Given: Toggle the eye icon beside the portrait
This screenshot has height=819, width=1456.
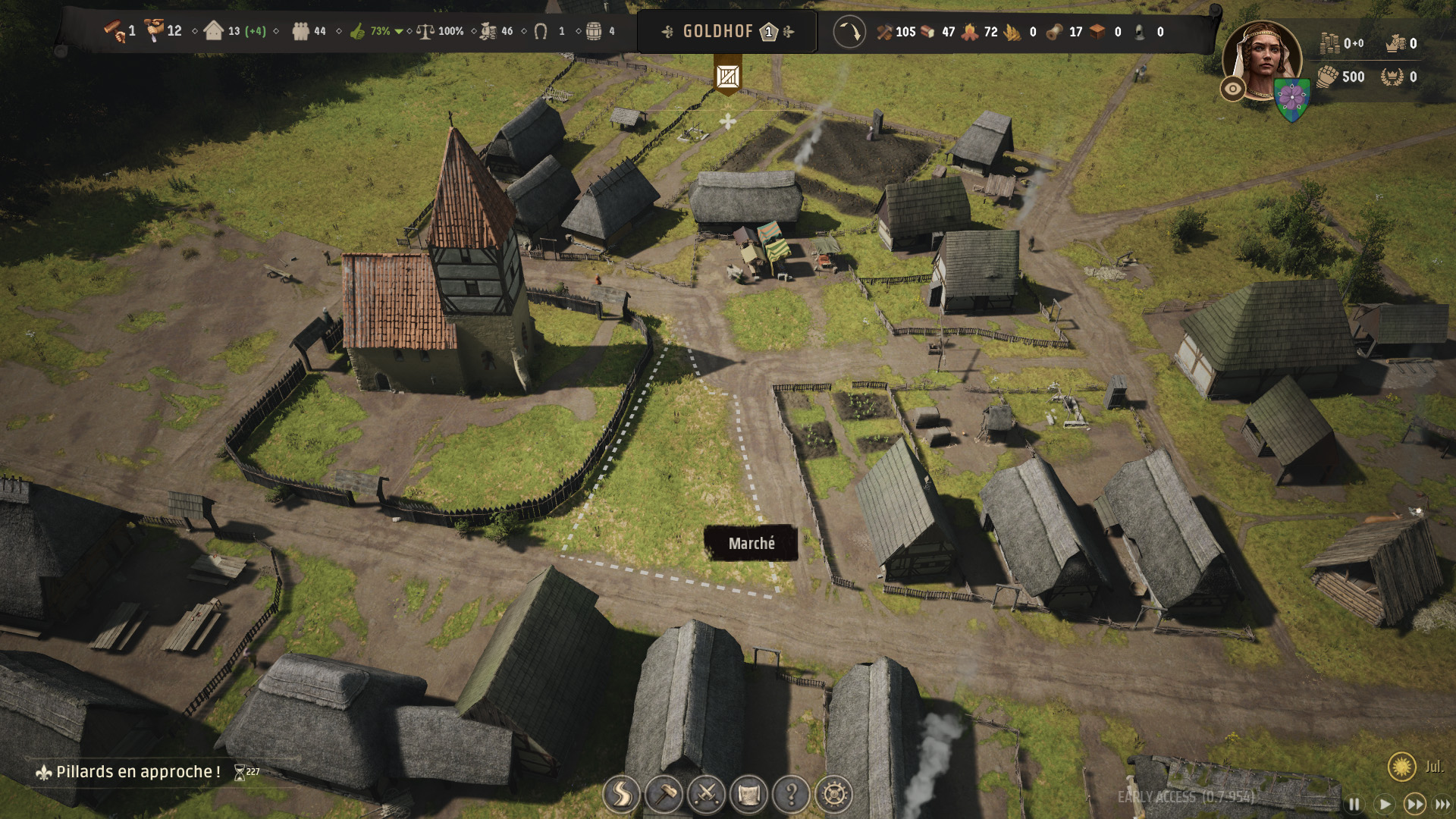Looking at the screenshot, I should point(1233,89).
